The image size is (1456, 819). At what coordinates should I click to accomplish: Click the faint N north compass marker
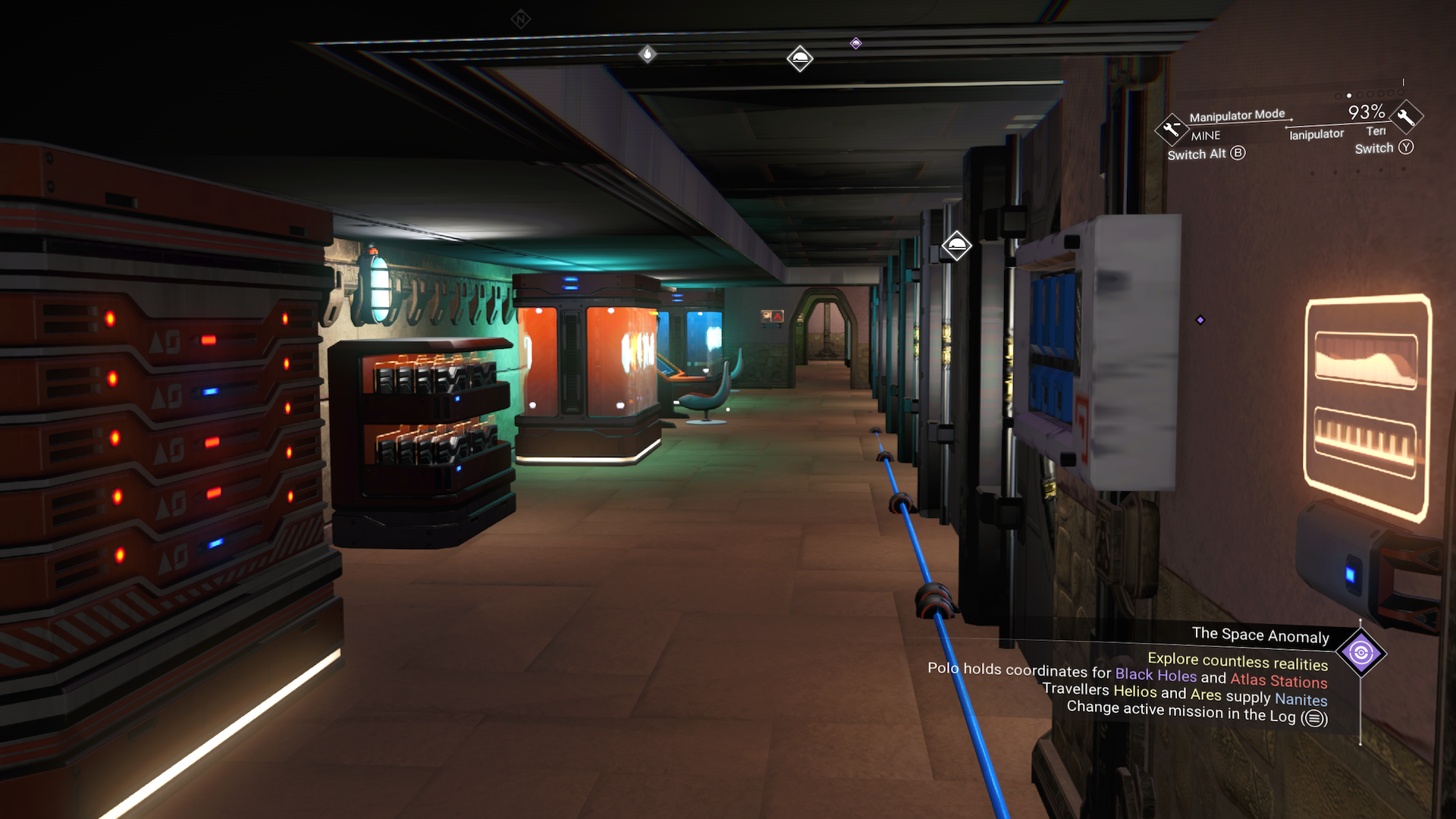(520, 19)
